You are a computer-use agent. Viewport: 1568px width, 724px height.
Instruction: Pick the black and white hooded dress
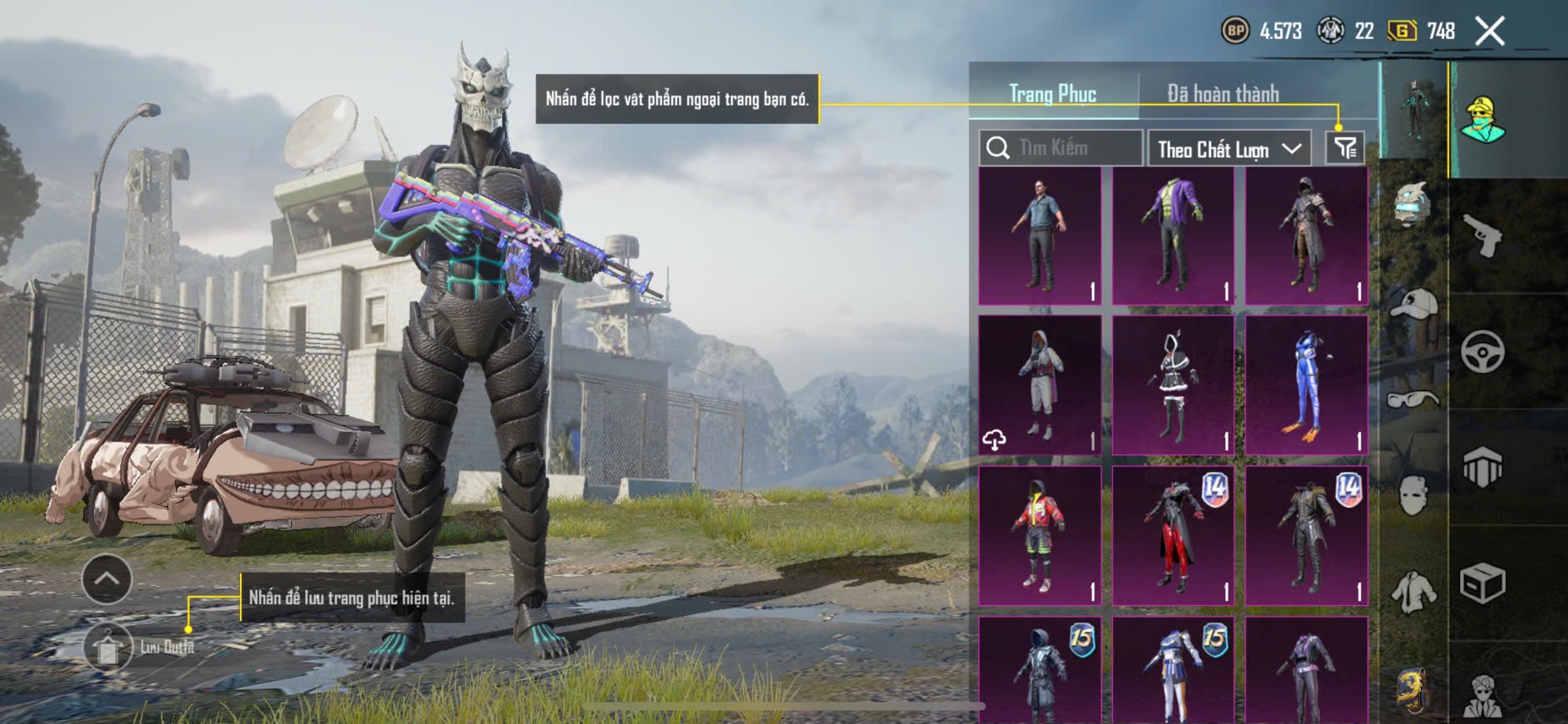coord(1173,385)
